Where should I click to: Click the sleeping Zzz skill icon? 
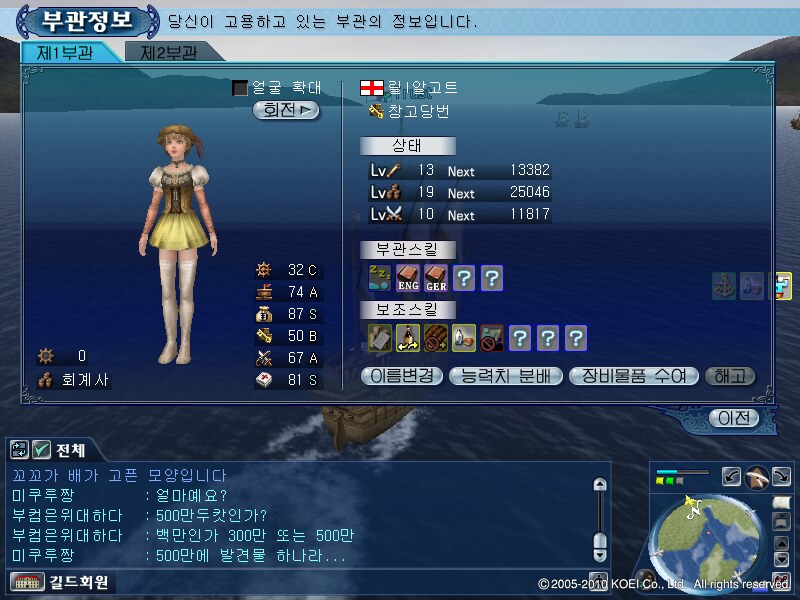(x=379, y=278)
